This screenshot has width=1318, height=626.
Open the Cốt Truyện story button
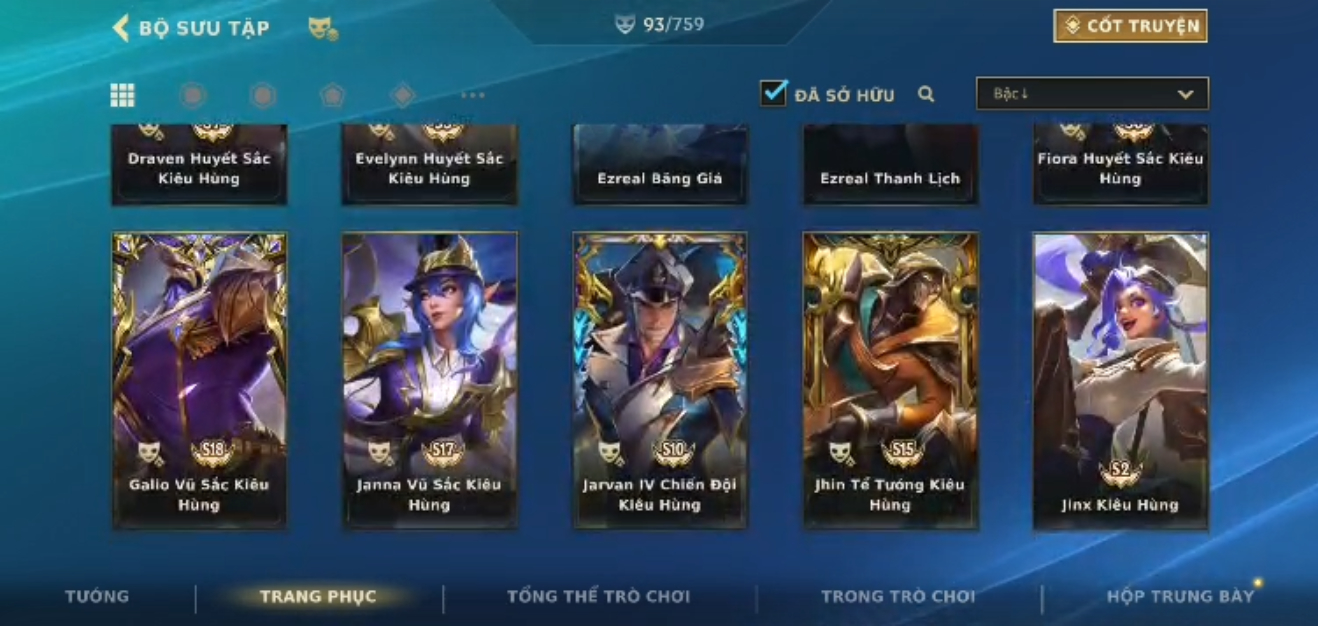1130,26
